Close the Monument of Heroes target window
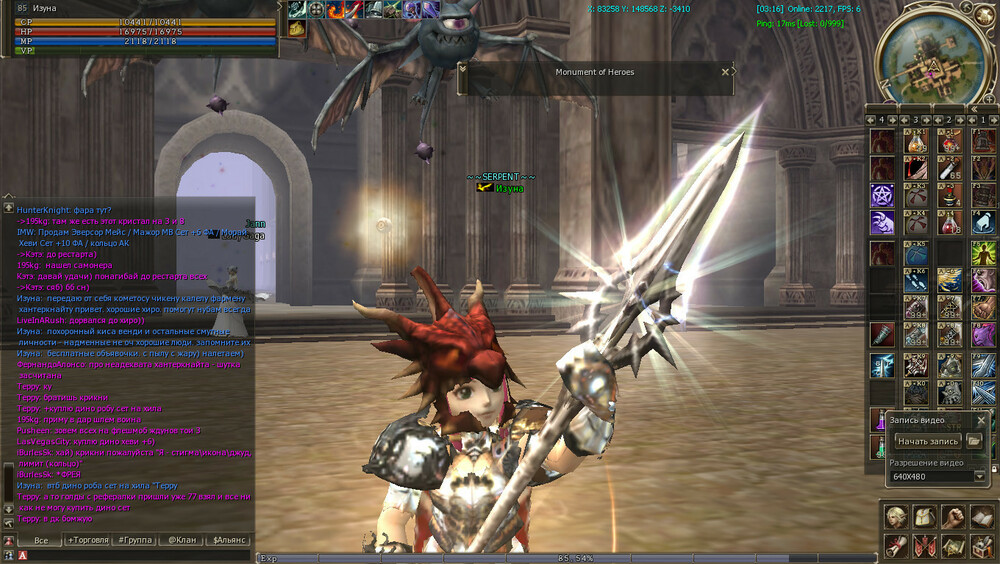The image size is (1000, 564). coord(726,72)
